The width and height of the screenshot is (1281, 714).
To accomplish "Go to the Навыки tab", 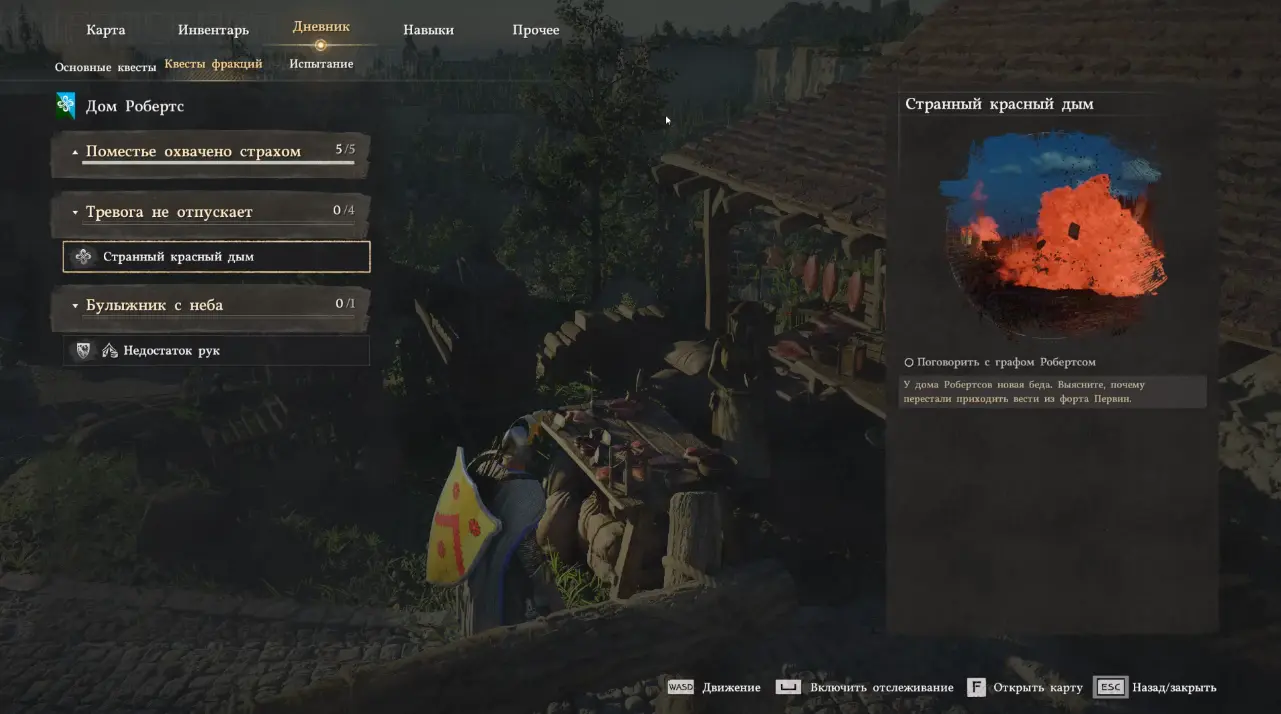I will (428, 30).
